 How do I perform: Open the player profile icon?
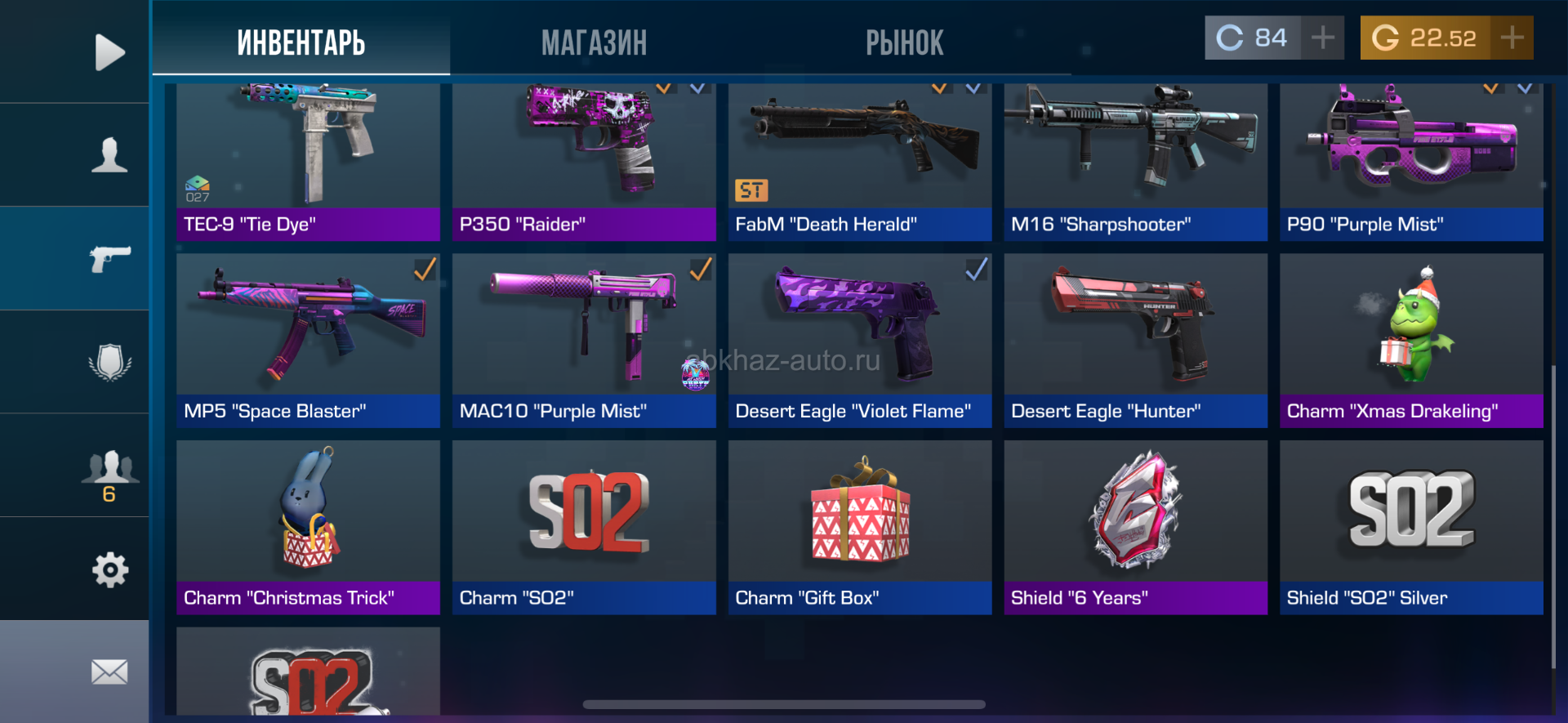pos(109,155)
